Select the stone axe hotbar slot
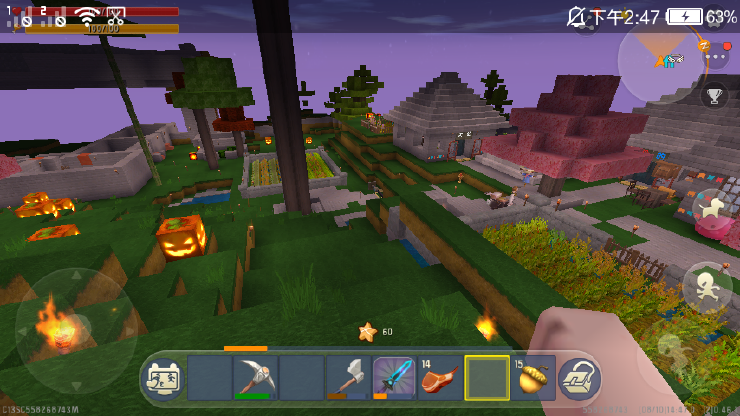 pos(347,378)
